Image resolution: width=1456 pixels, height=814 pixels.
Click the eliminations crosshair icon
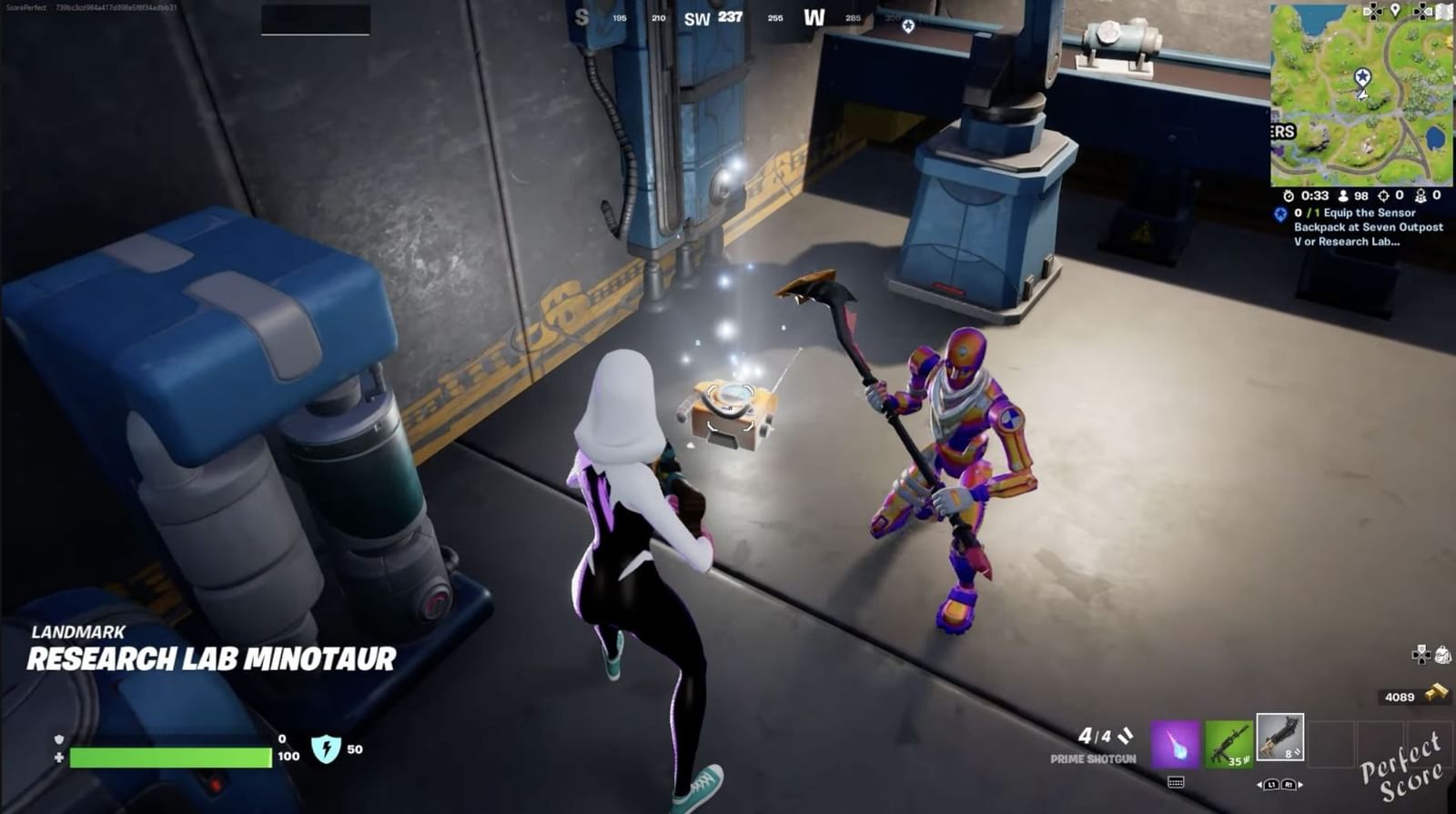[x=1384, y=196]
